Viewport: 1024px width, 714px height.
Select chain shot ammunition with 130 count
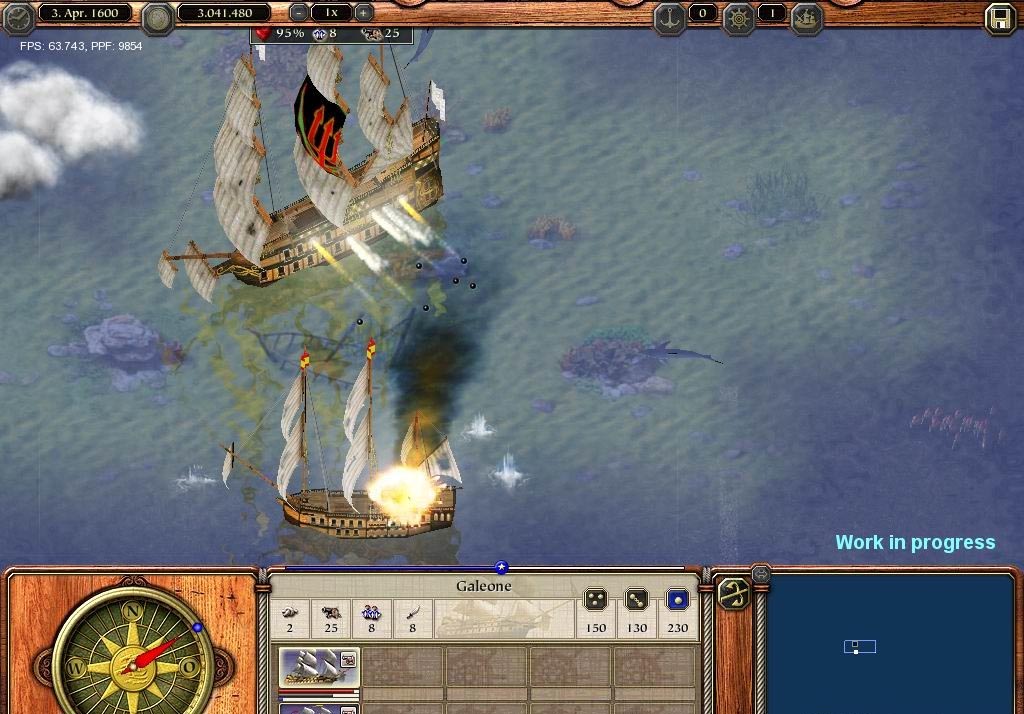tap(637, 600)
